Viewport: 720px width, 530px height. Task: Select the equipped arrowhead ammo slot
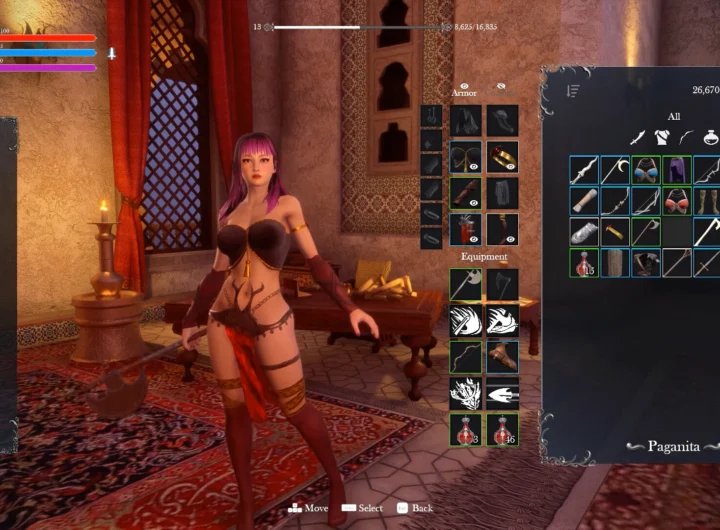click(502, 393)
